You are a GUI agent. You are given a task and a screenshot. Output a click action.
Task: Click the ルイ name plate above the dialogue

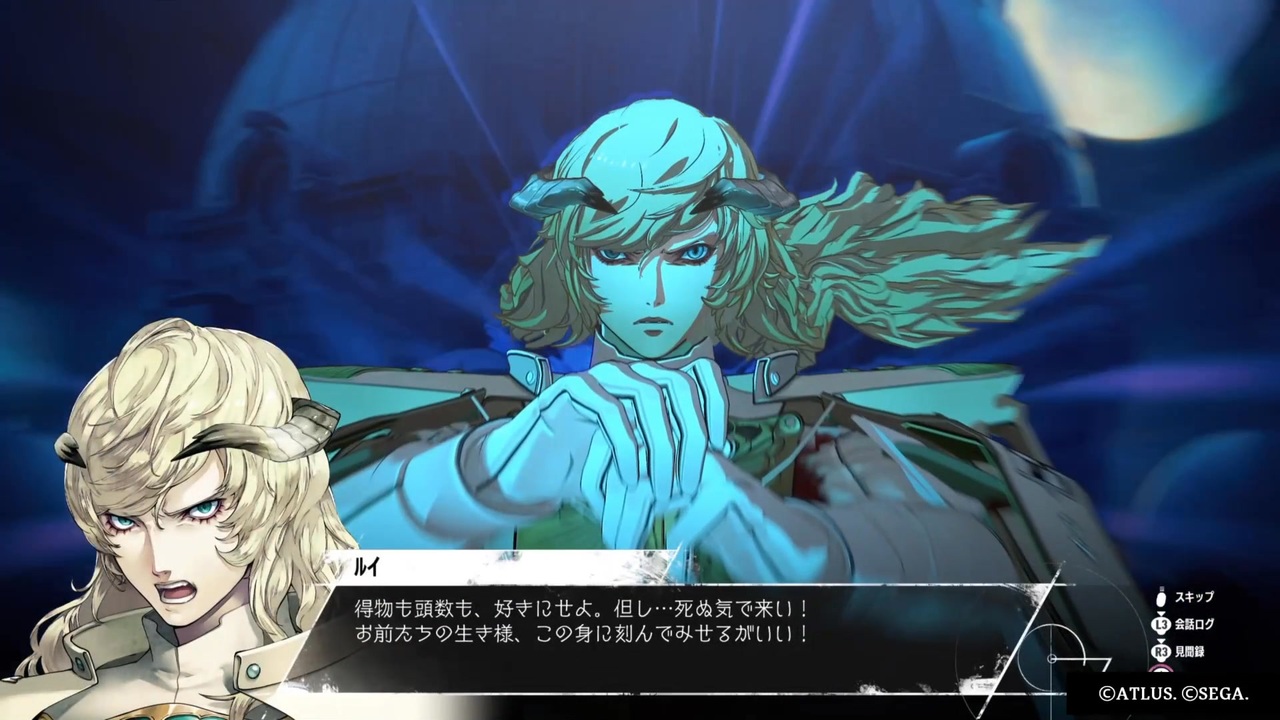click(368, 568)
